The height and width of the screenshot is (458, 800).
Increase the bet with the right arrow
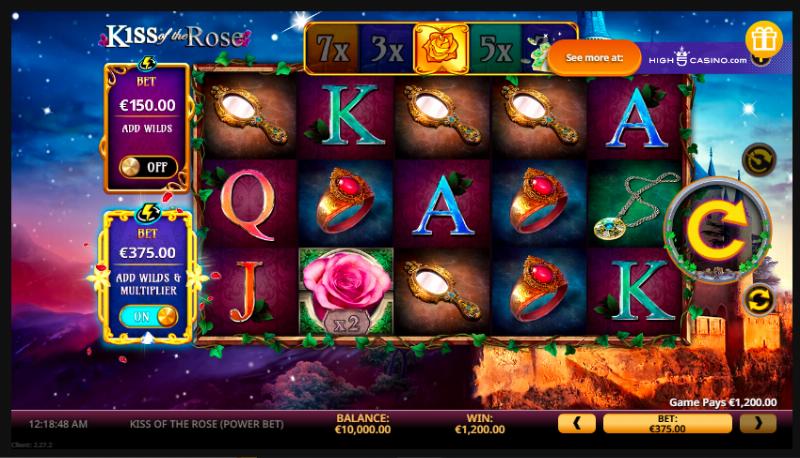click(x=757, y=423)
